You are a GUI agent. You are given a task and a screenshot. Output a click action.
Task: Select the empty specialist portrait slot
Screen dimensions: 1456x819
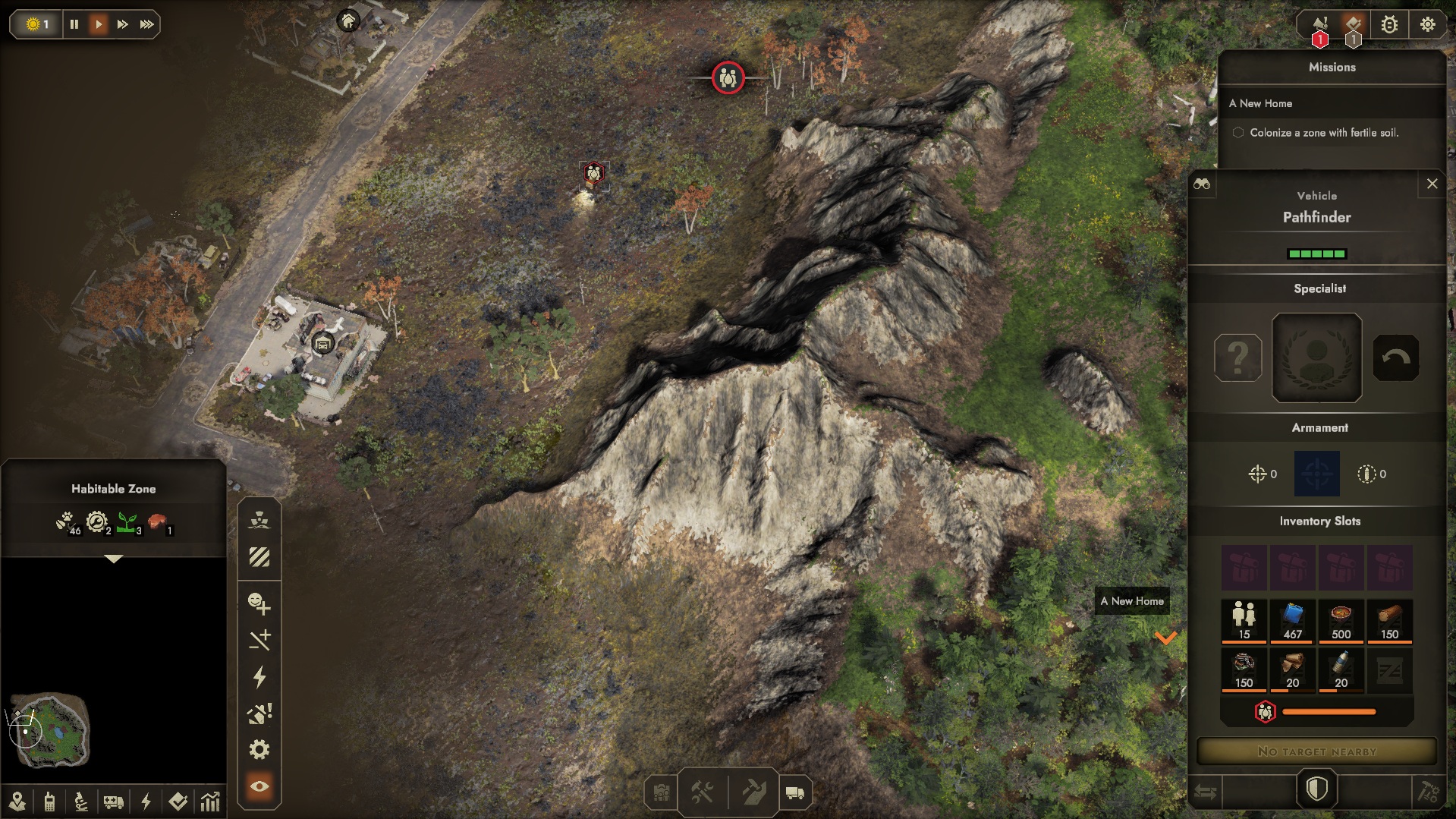point(1316,358)
